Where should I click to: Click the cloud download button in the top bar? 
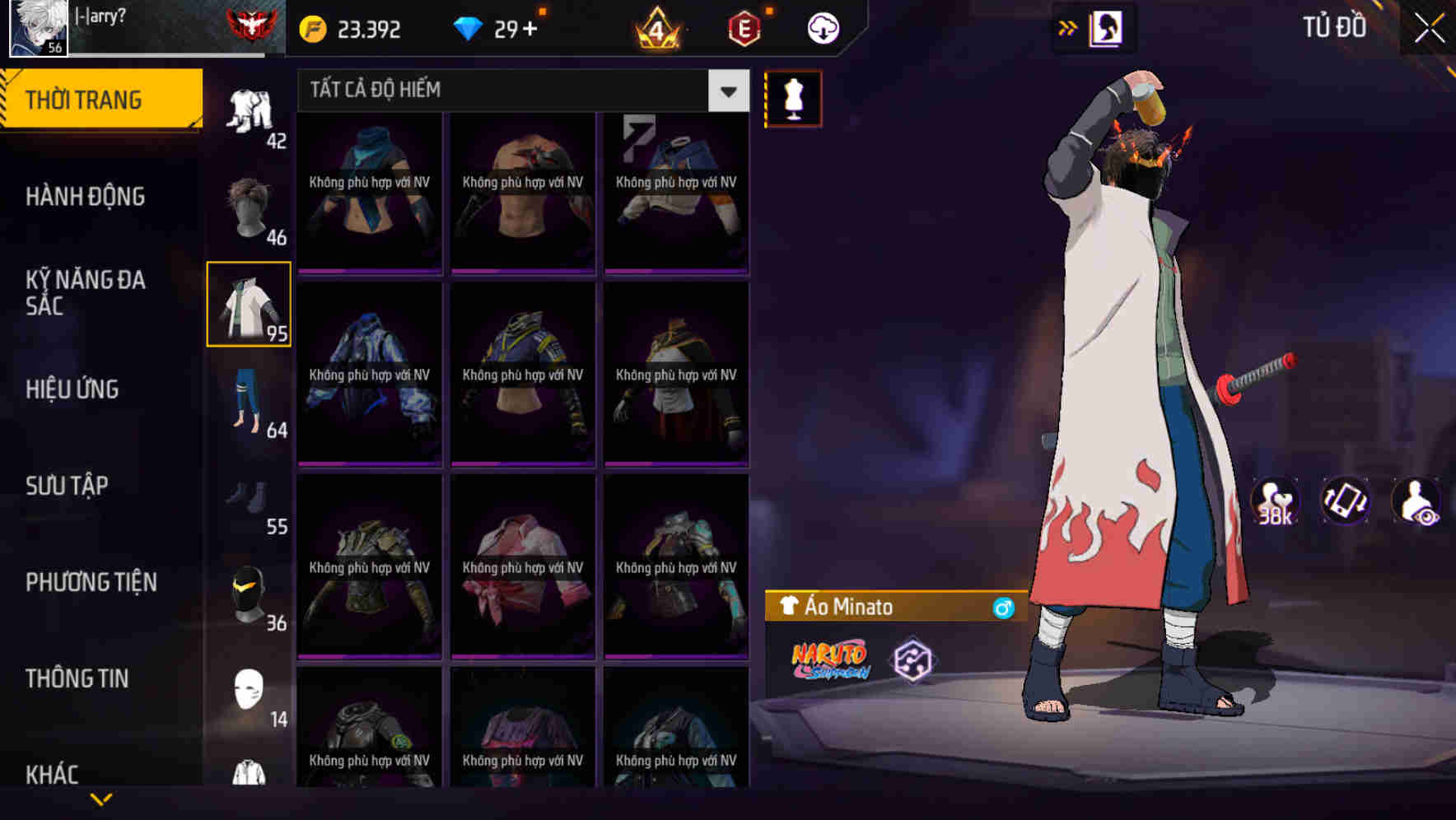821,27
